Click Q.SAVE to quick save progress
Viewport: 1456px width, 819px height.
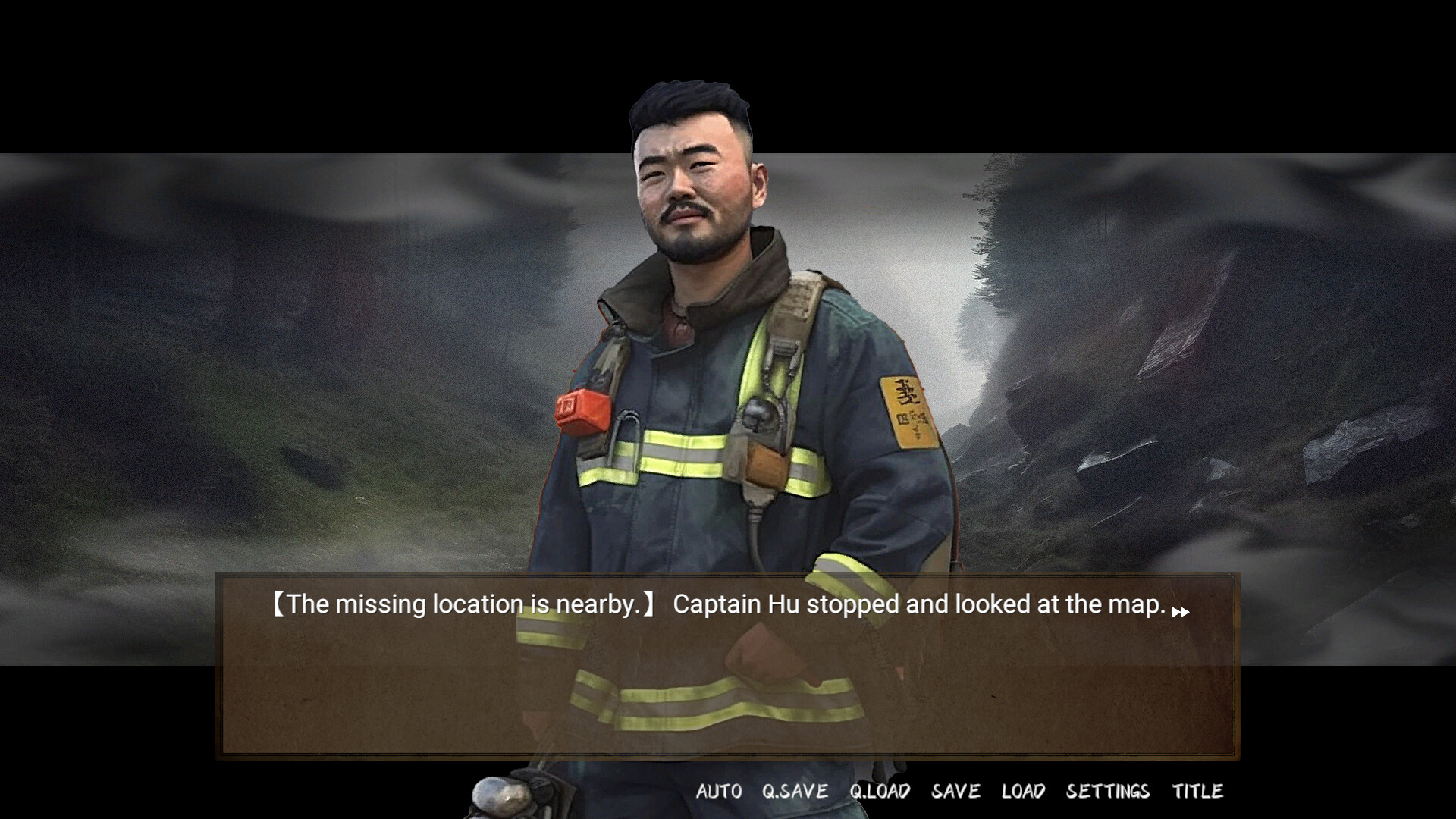[795, 791]
